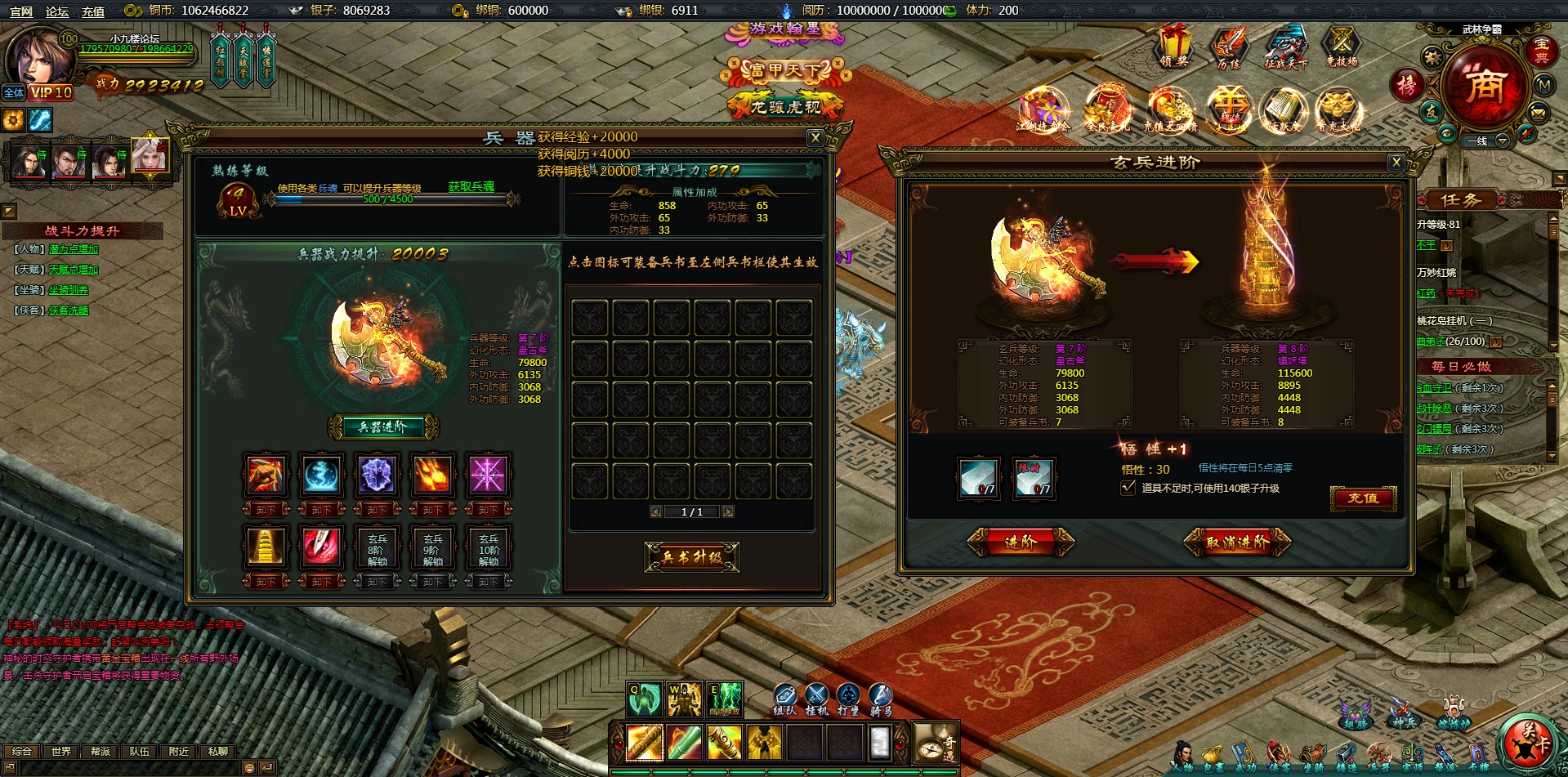1568x777 pixels.
Task: Follow the 获取兵魂 link
Action: click(x=471, y=187)
